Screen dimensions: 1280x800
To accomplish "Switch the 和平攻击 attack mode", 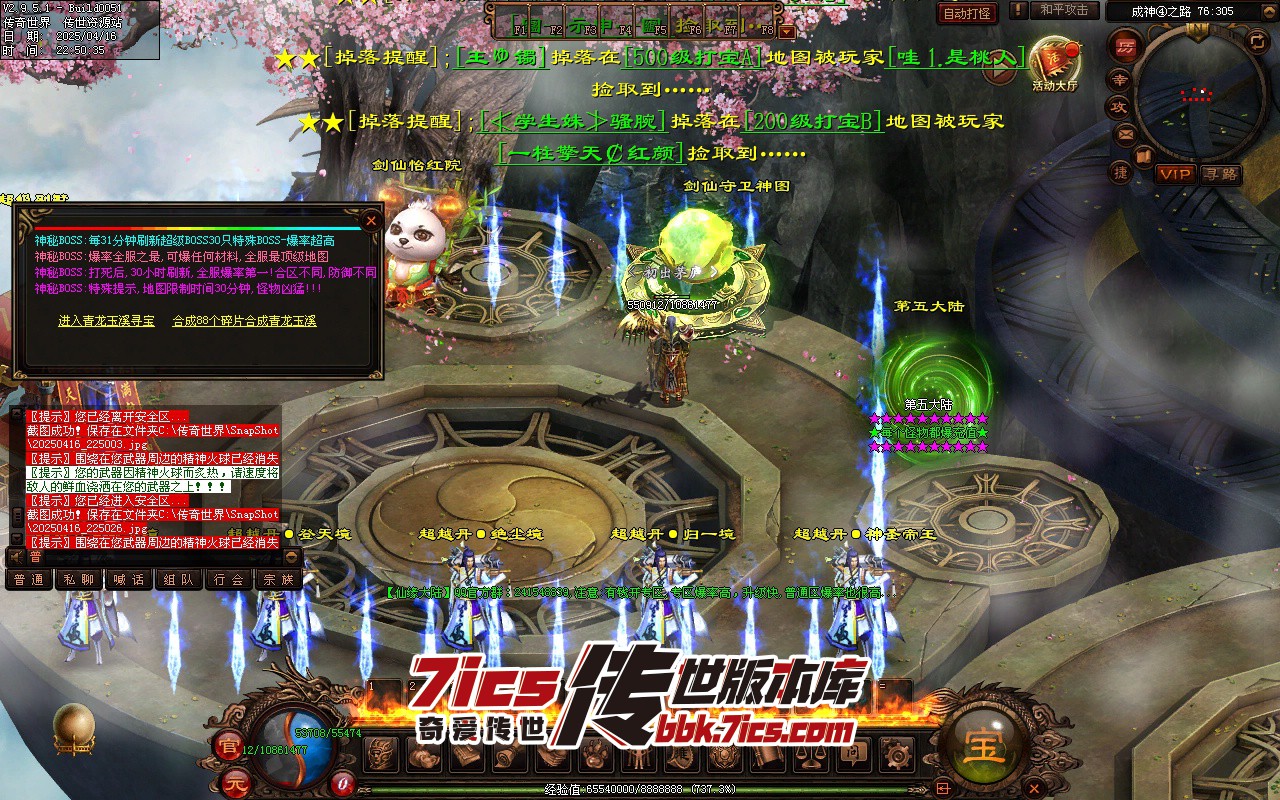I will [x=1063, y=10].
